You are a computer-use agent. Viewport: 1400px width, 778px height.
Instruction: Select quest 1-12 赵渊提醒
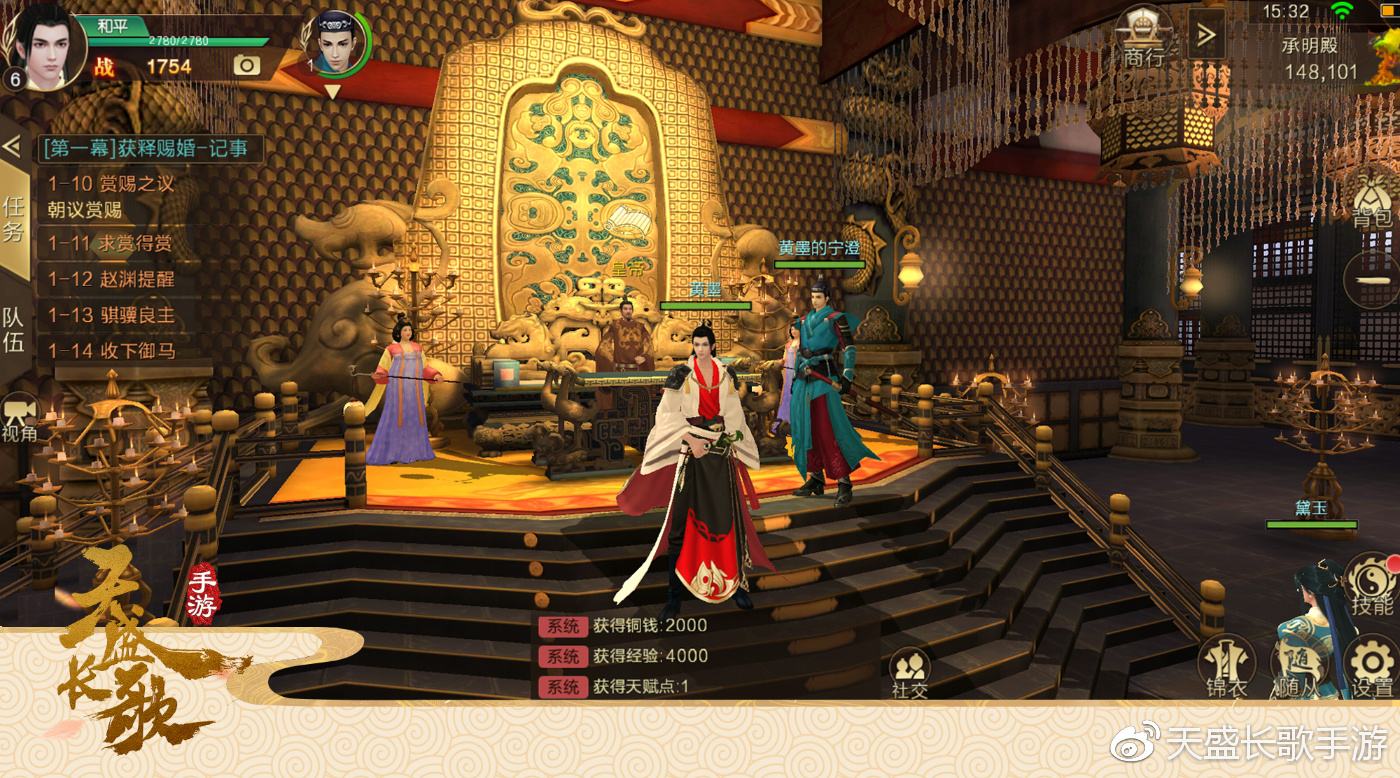[x=111, y=279]
